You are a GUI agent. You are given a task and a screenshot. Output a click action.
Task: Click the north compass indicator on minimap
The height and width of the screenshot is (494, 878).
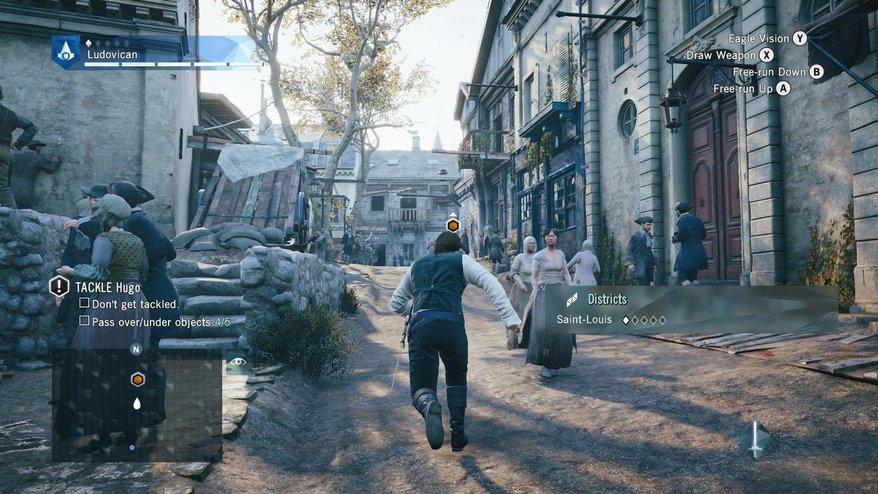(x=136, y=350)
